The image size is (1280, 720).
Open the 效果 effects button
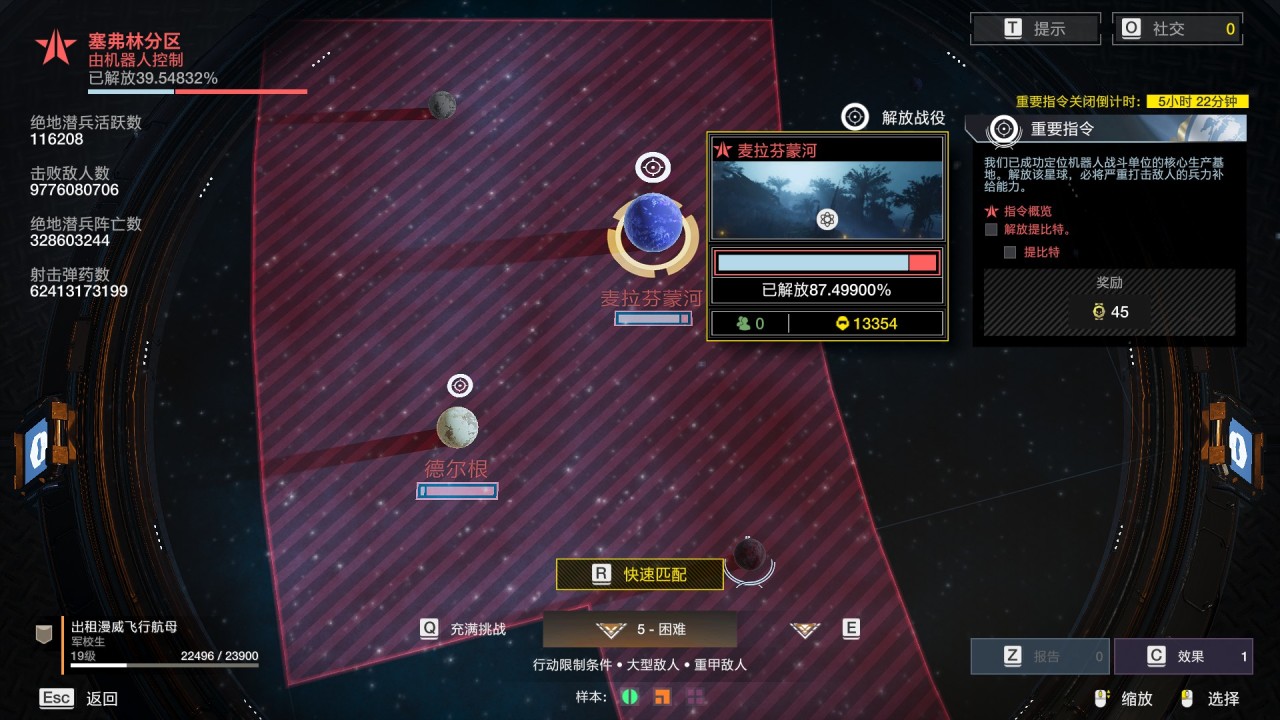[1182, 657]
